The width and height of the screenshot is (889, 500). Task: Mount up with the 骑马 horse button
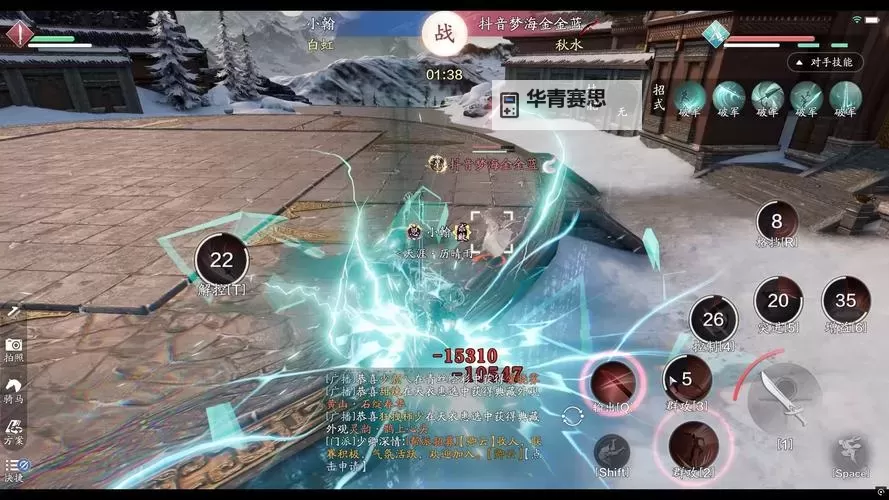[14, 389]
